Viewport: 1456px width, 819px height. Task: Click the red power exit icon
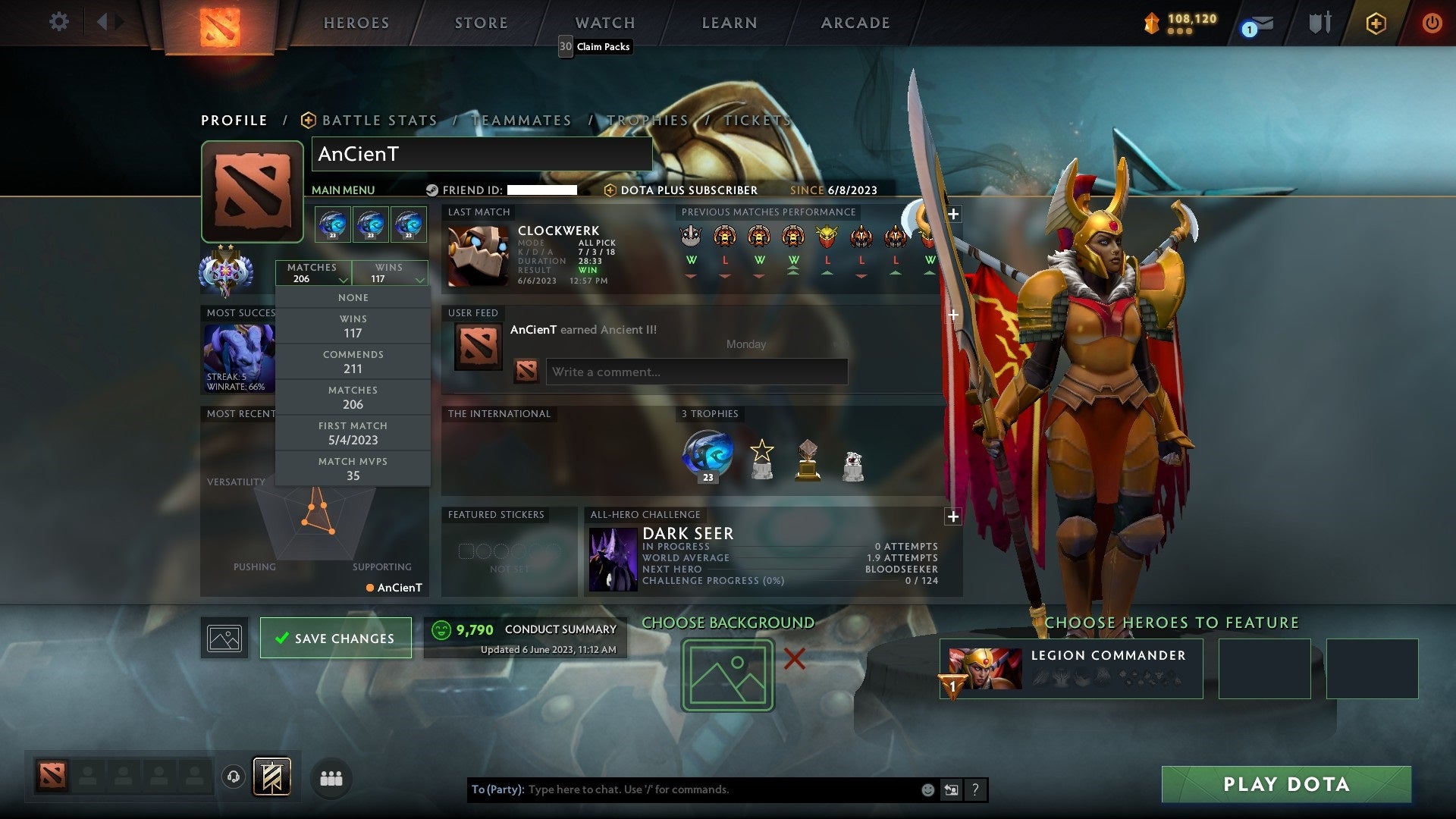click(1432, 23)
